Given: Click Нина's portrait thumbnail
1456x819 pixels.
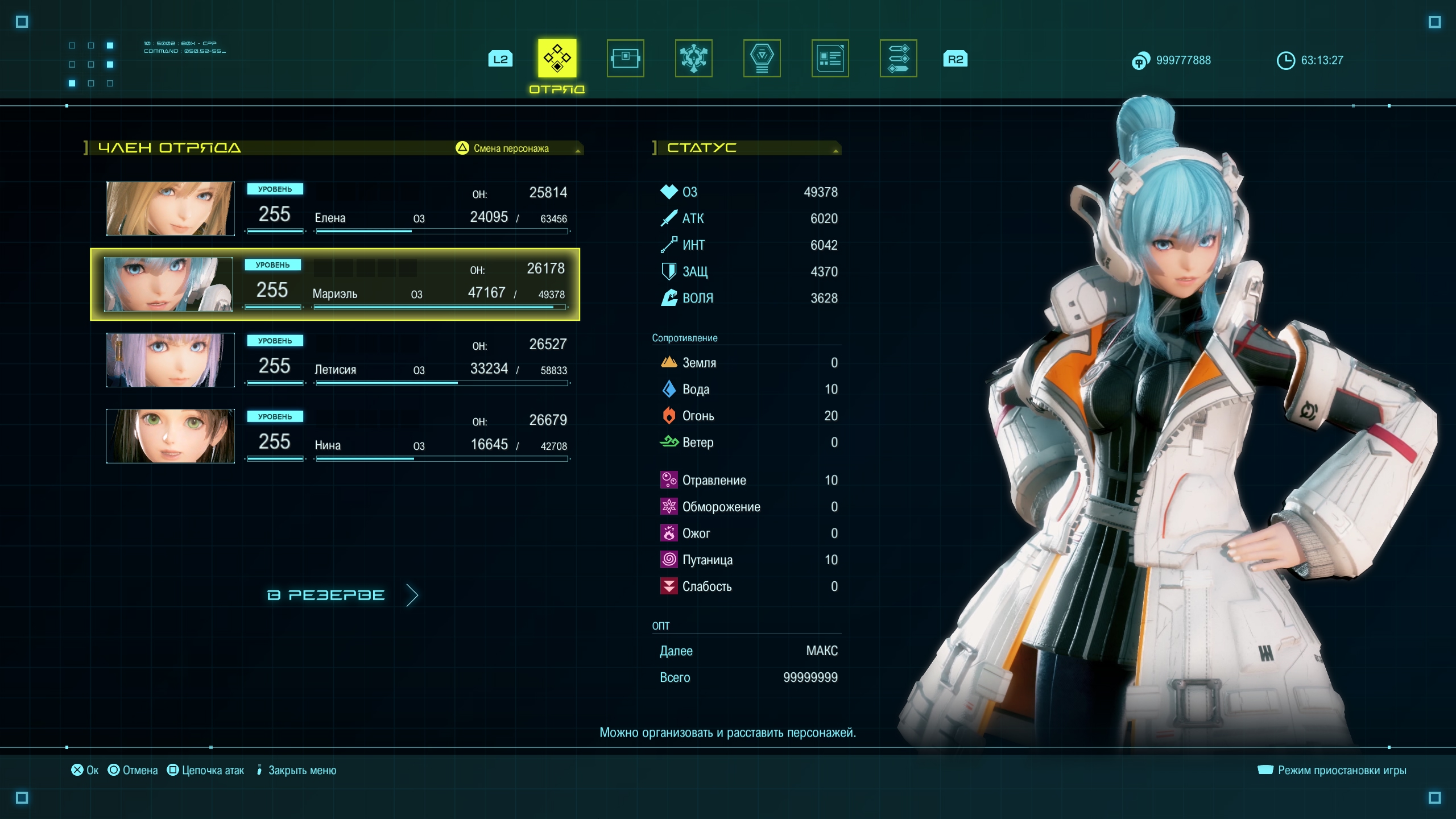Looking at the screenshot, I should coord(170,436).
